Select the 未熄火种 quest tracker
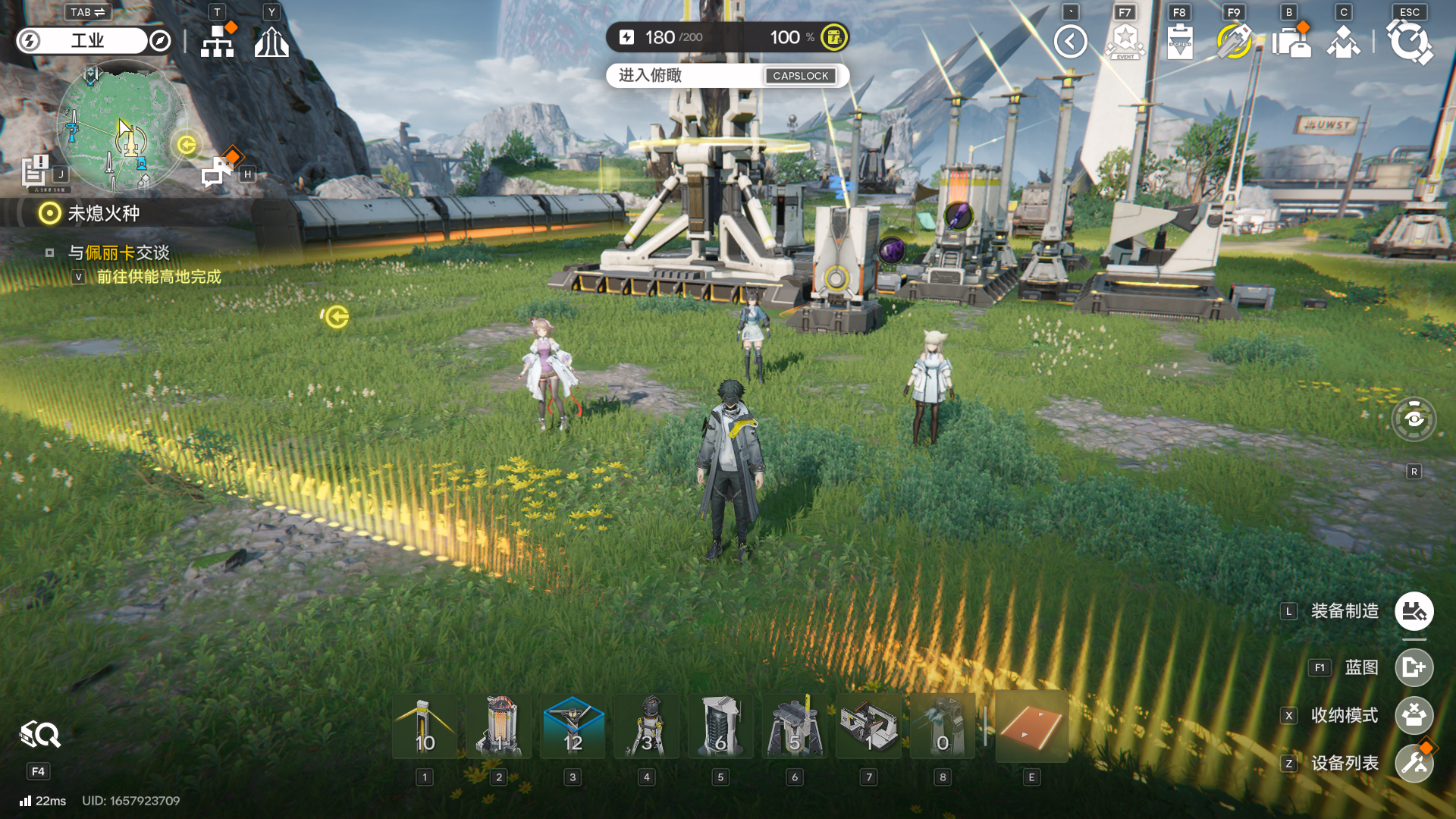Image resolution: width=1456 pixels, height=819 pixels. (x=103, y=214)
